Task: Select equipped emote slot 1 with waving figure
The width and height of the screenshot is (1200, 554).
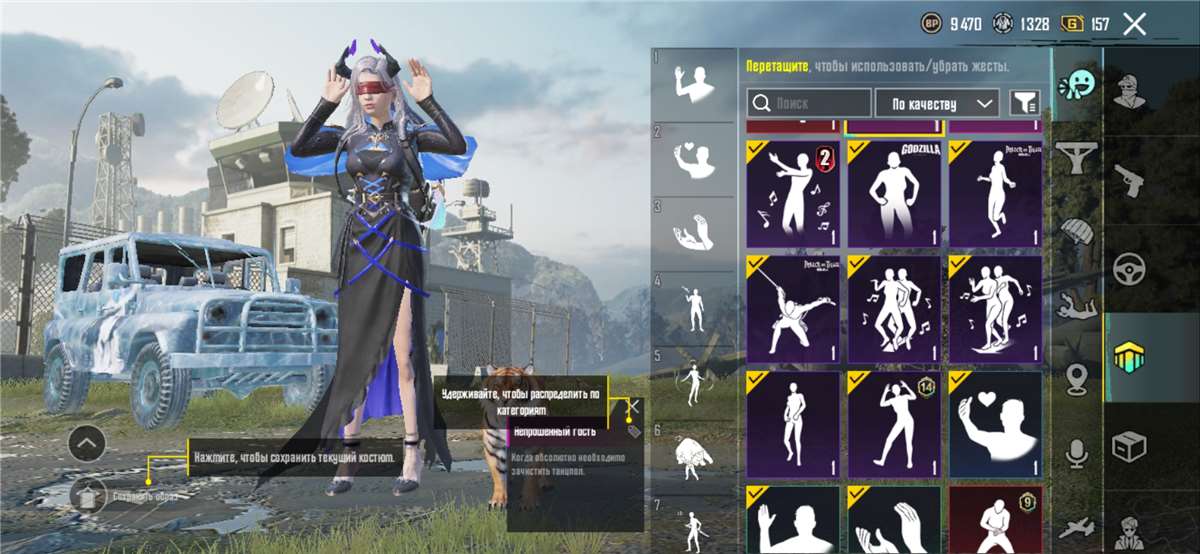Action: 693,83
